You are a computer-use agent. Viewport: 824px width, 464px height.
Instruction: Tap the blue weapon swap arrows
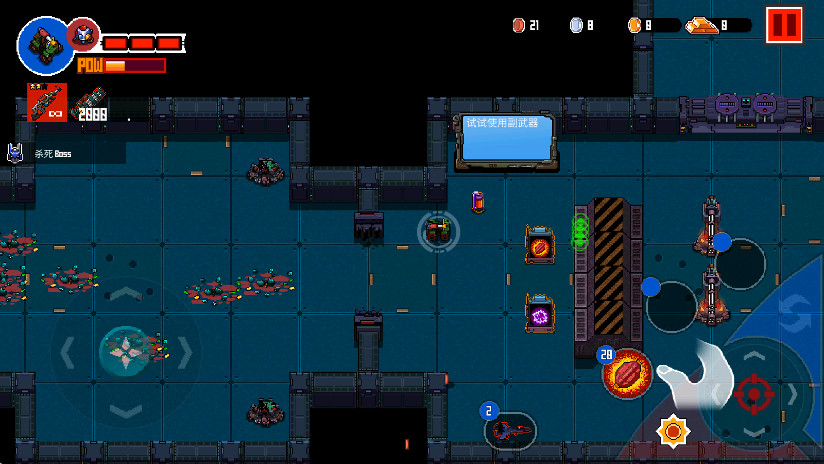click(795, 306)
